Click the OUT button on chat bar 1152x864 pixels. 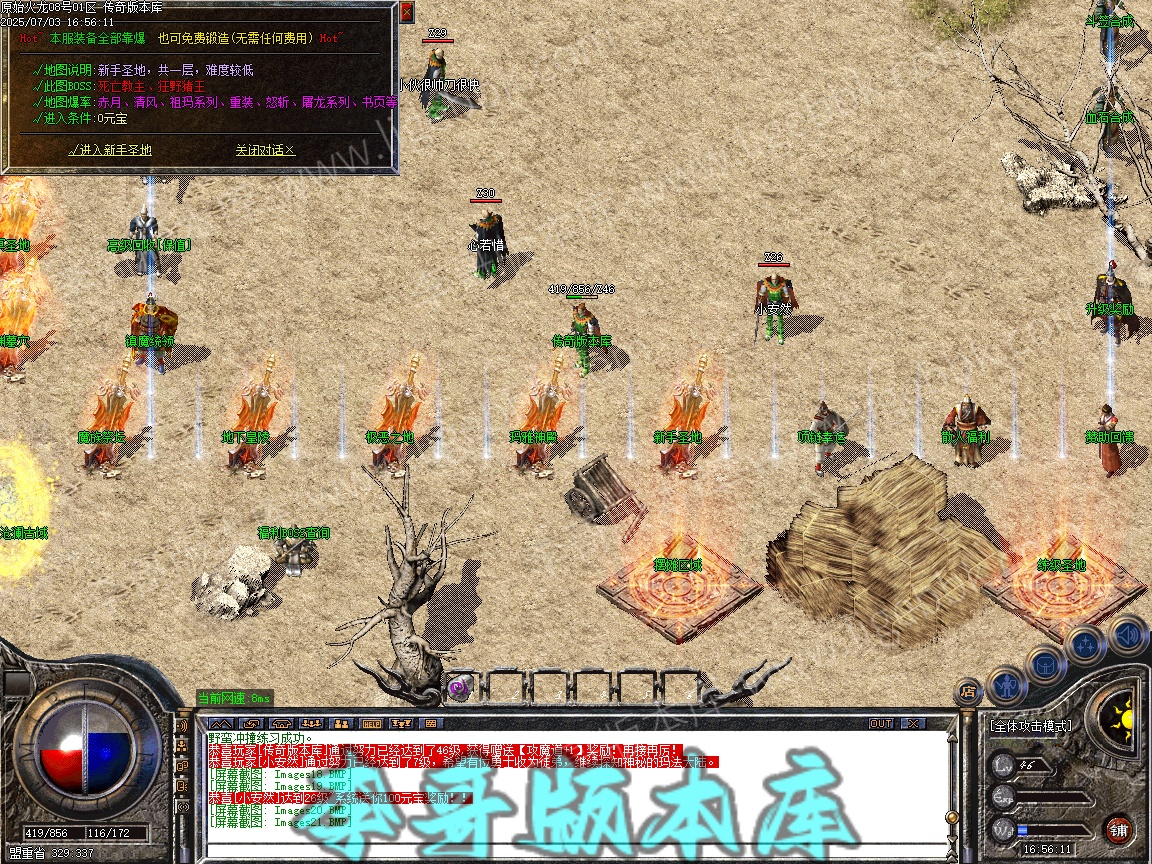881,723
